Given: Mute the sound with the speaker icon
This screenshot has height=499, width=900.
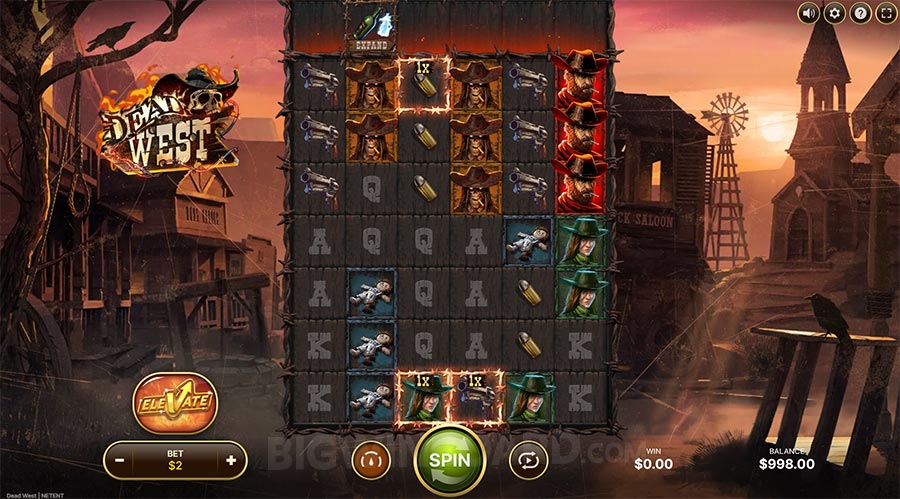Looking at the screenshot, I should point(809,13).
